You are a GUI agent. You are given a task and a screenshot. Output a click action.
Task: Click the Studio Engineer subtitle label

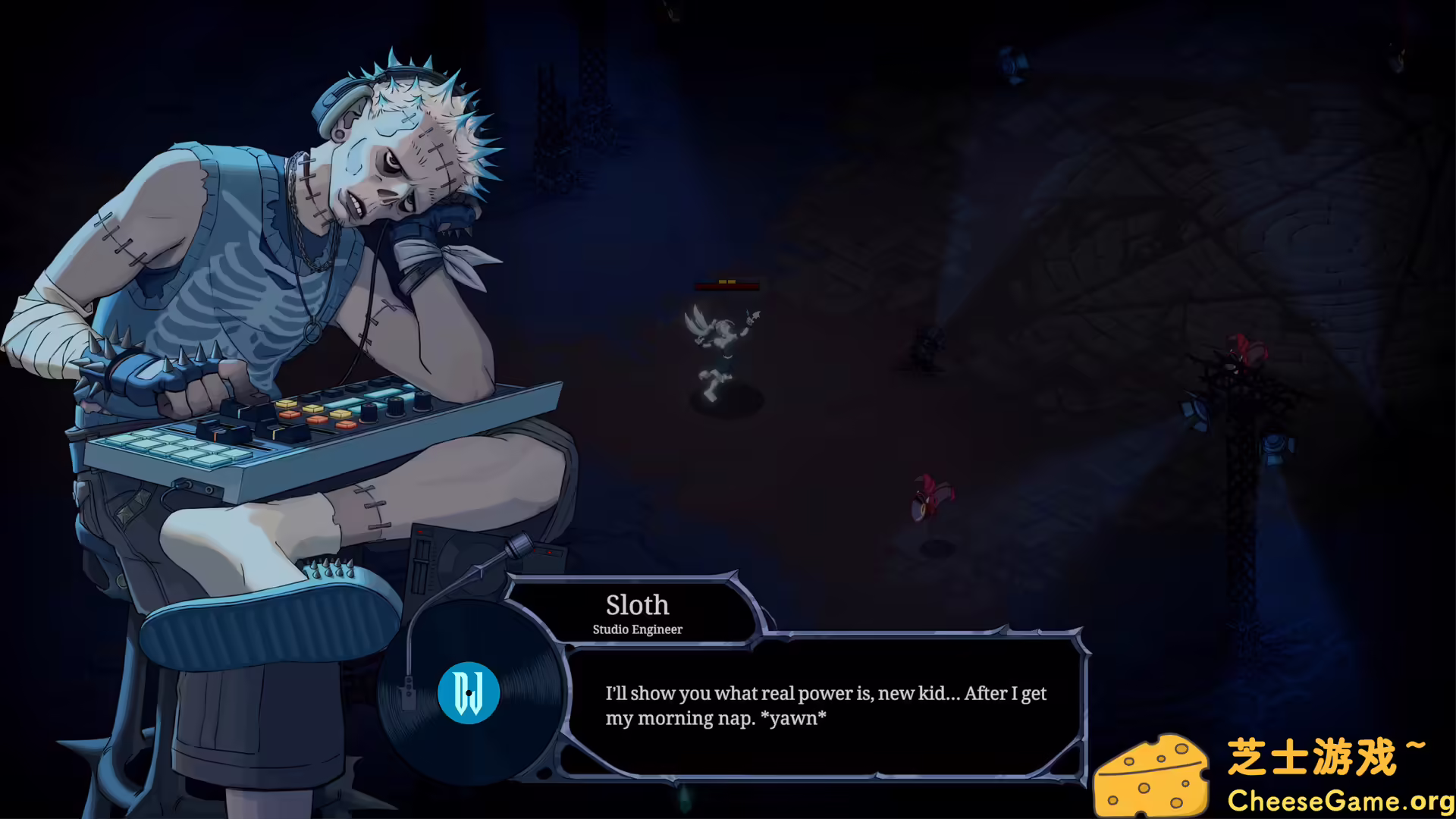click(x=637, y=629)
